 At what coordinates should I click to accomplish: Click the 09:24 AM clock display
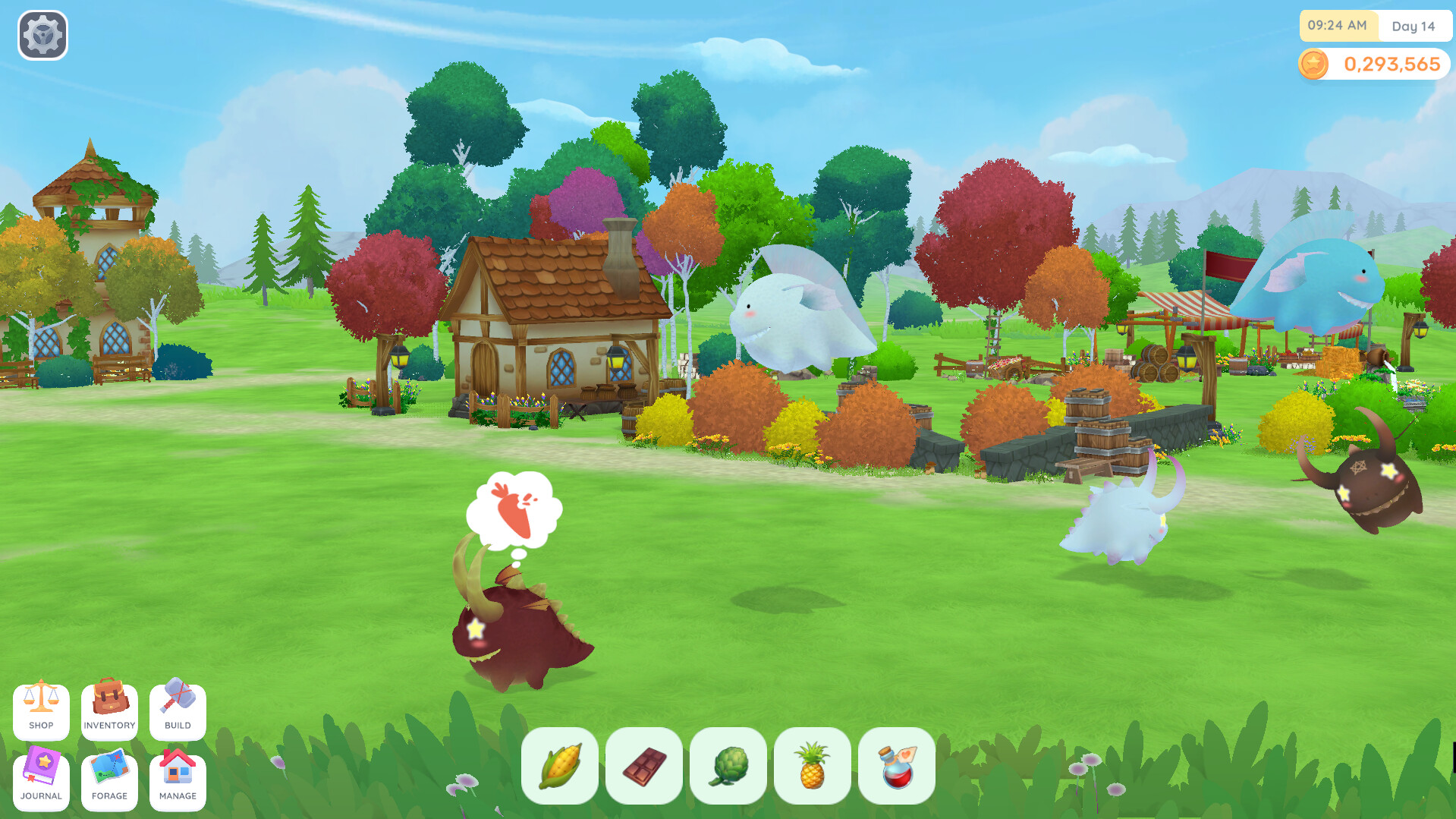(x=1338, y=26)
